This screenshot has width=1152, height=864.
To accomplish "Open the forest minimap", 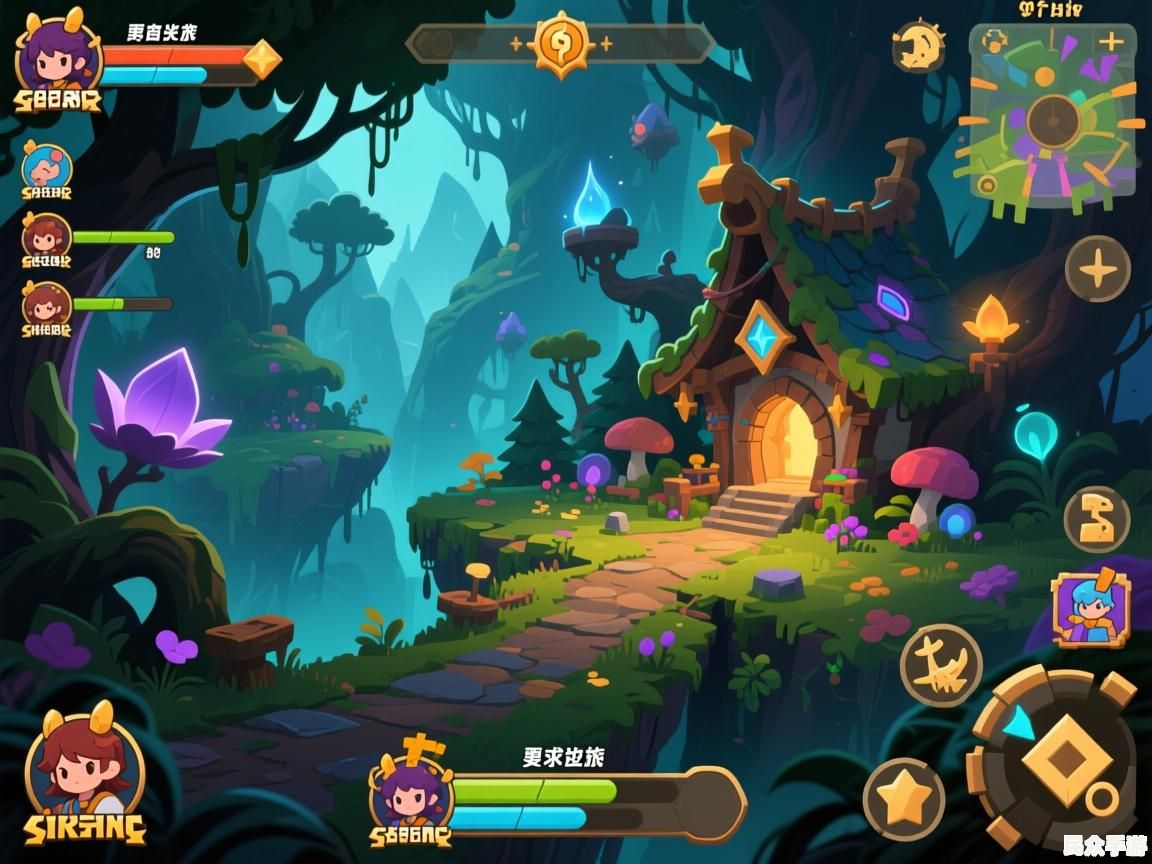I will point(1052,118).
